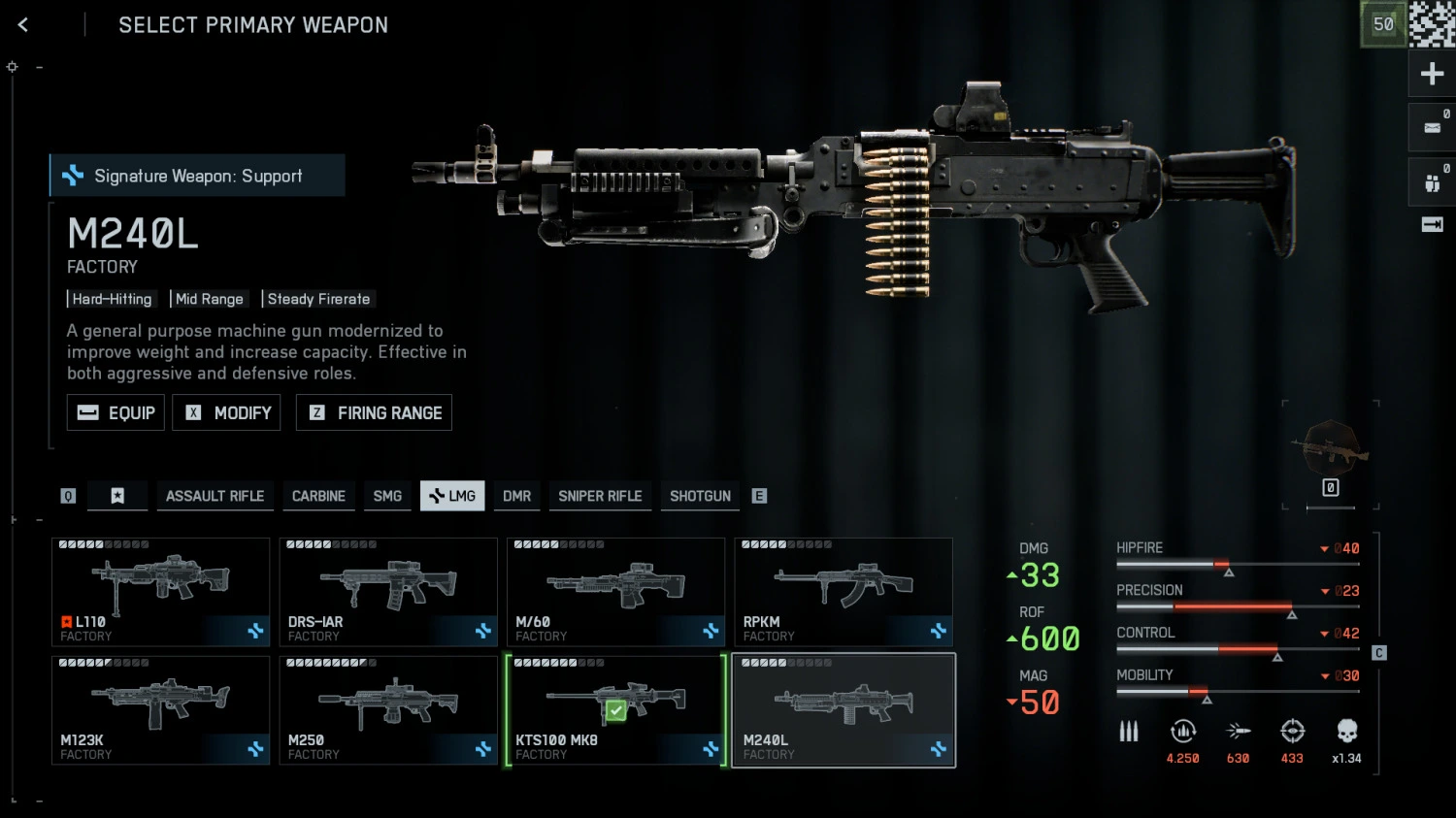View the Shotgun category
Screen dimensions: 1456x818
[x=700, y=496]
